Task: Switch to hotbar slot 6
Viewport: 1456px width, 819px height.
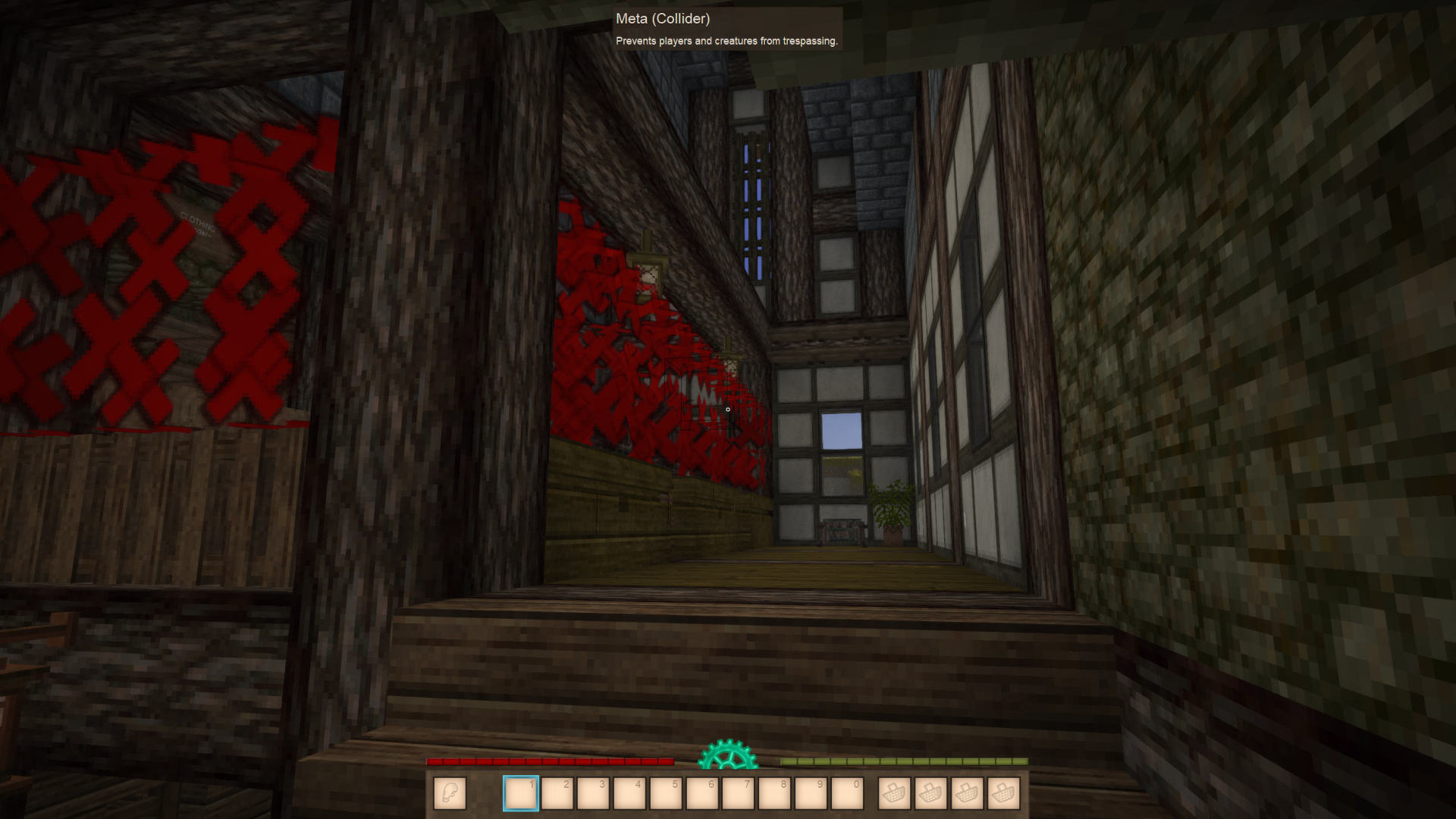Action: pyautogui.click(x=702, y=793)
